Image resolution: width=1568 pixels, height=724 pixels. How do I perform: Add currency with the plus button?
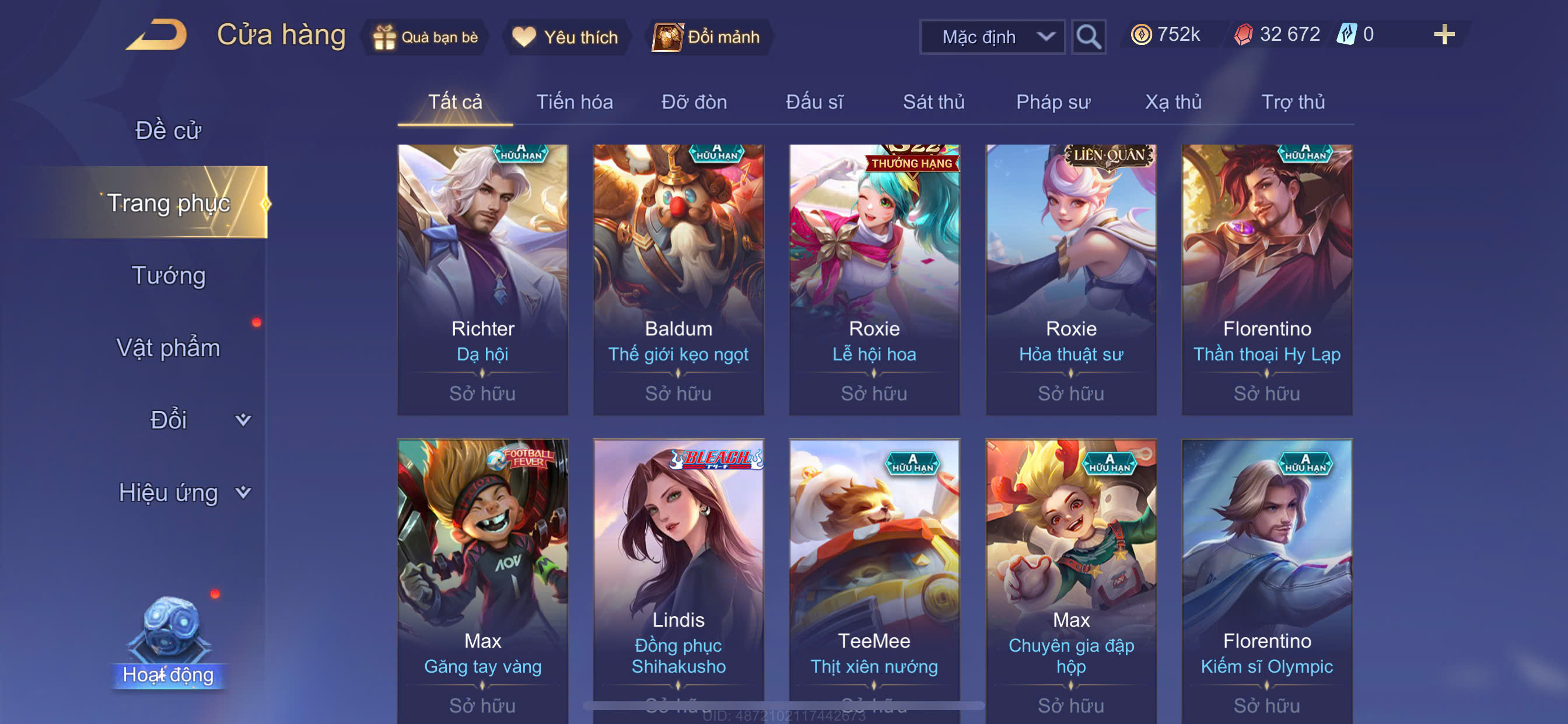click(x=1443, y=34)
